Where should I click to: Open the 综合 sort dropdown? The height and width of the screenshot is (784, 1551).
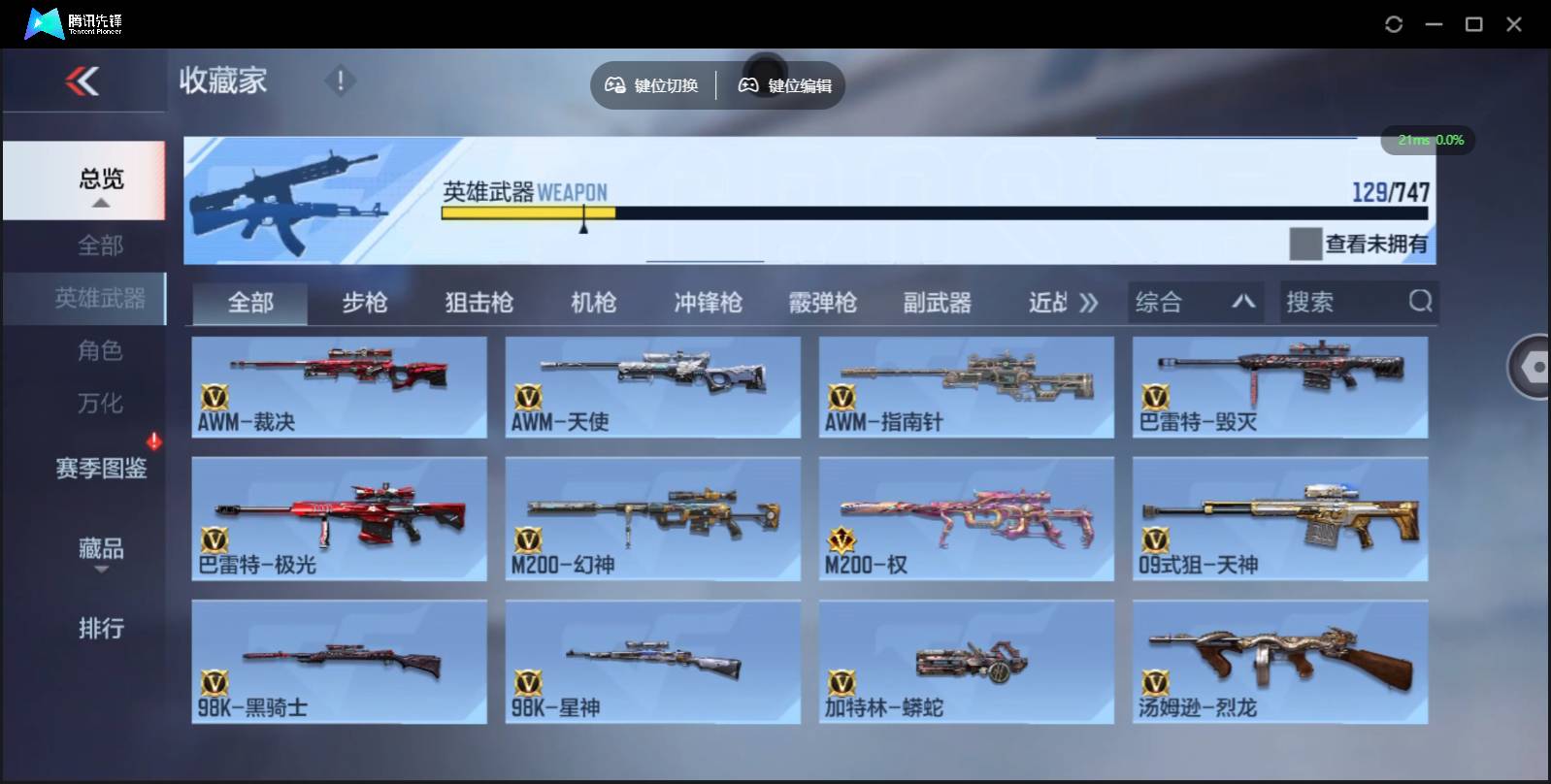[1195, 302]
